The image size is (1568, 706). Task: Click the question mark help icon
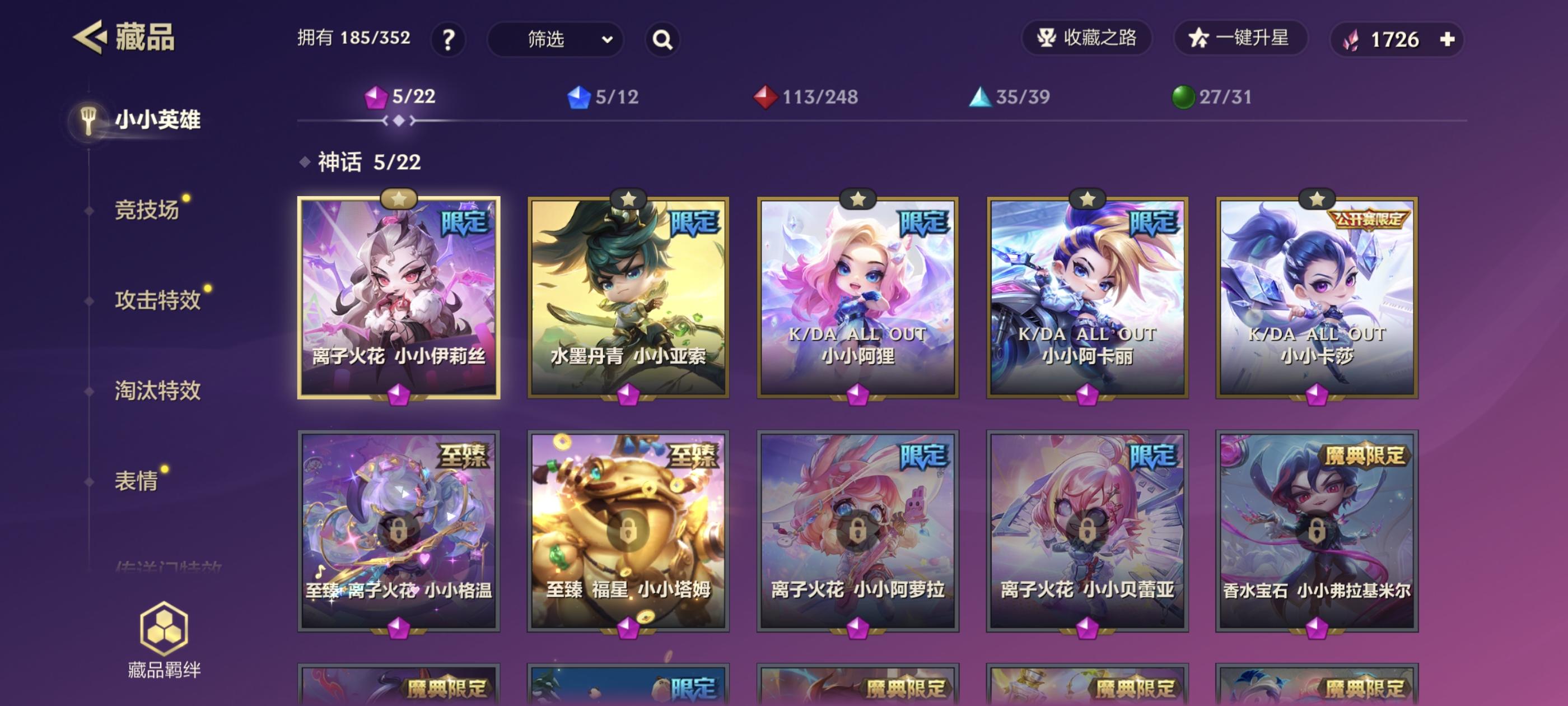(x=449, y=40)
